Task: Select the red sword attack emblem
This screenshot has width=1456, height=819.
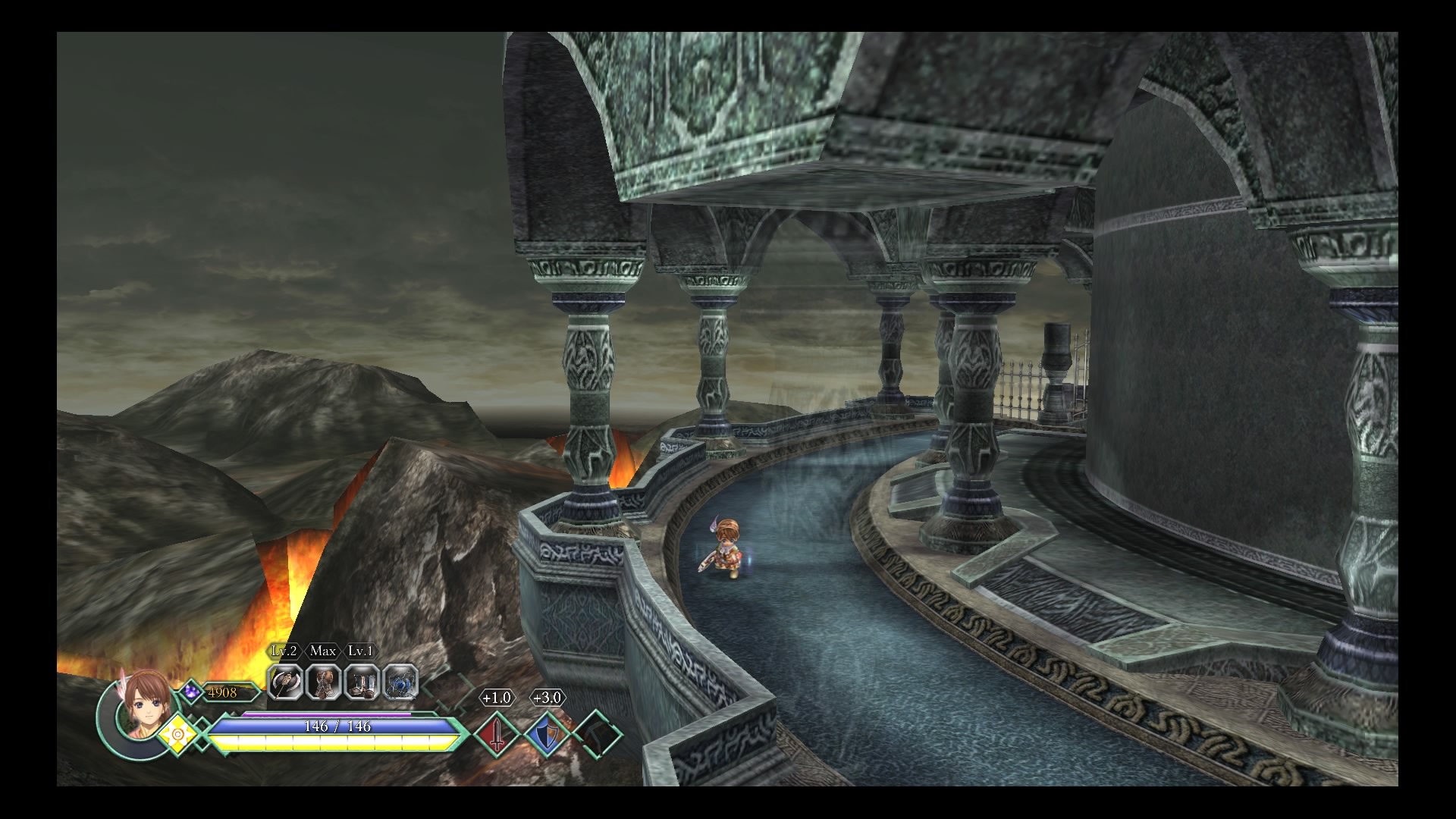Action: pos(496,734)
